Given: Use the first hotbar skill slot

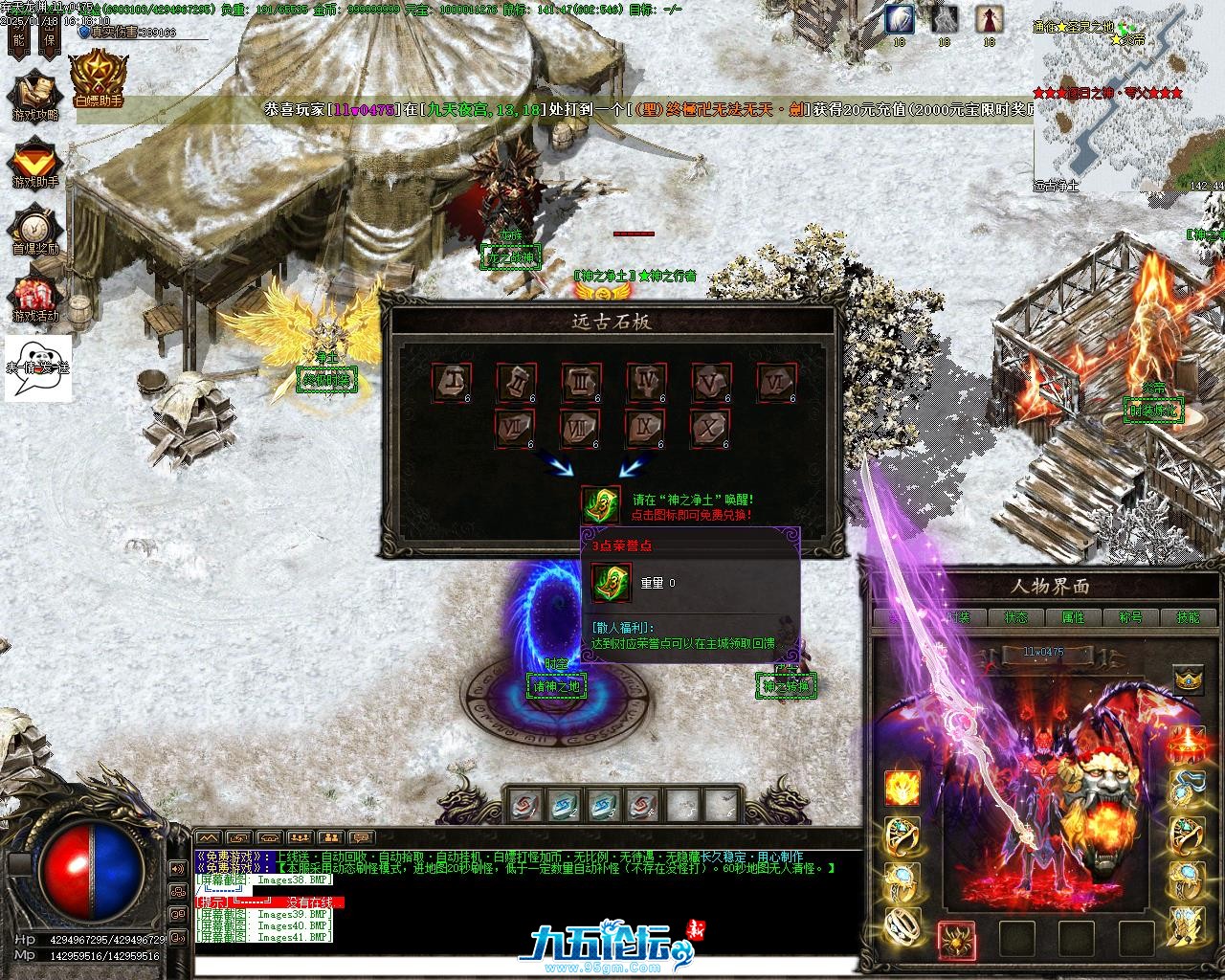Looking at the screenshot, I should click(x=525, y=804).
